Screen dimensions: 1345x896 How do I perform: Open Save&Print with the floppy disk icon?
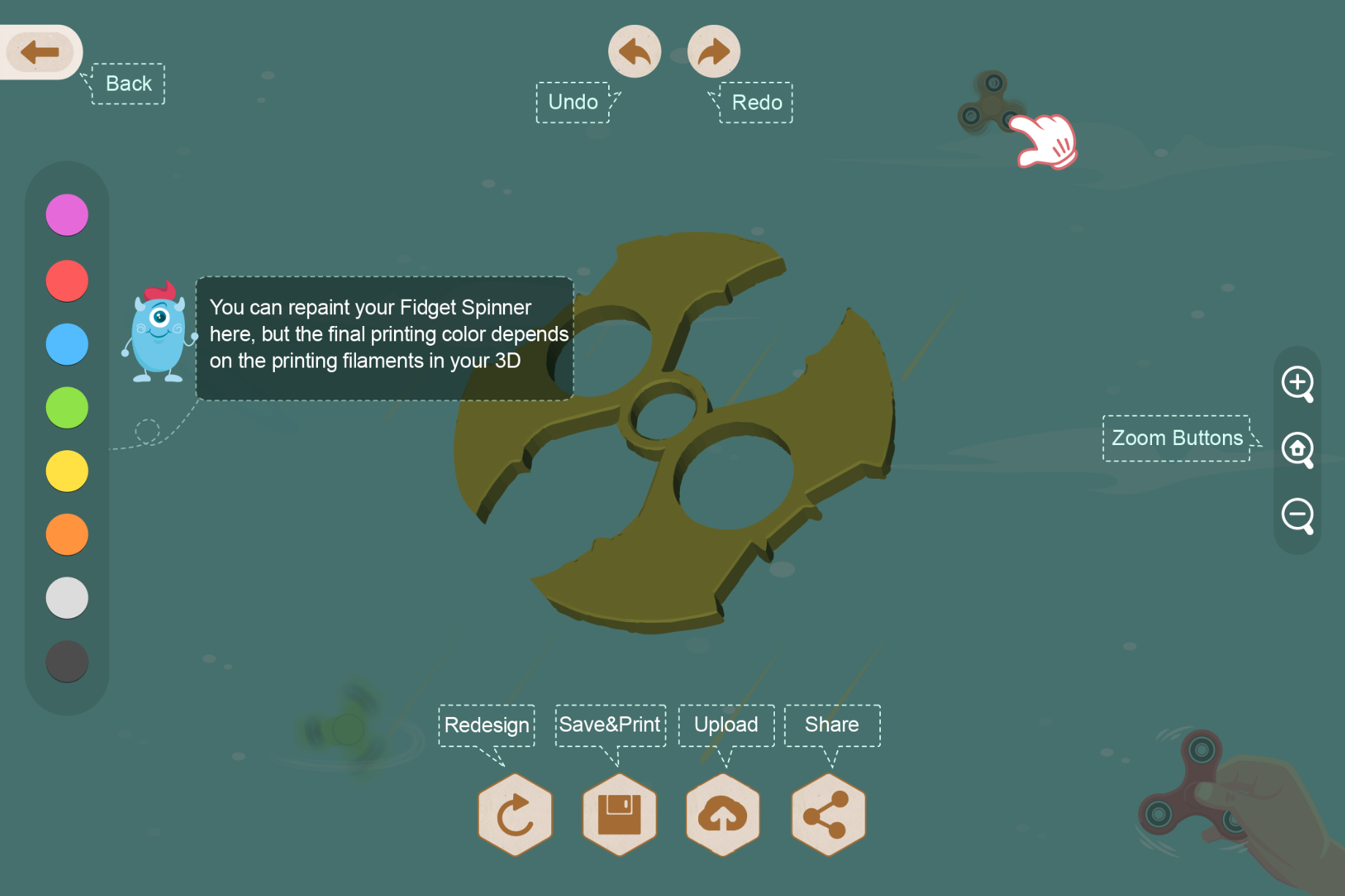619,814
